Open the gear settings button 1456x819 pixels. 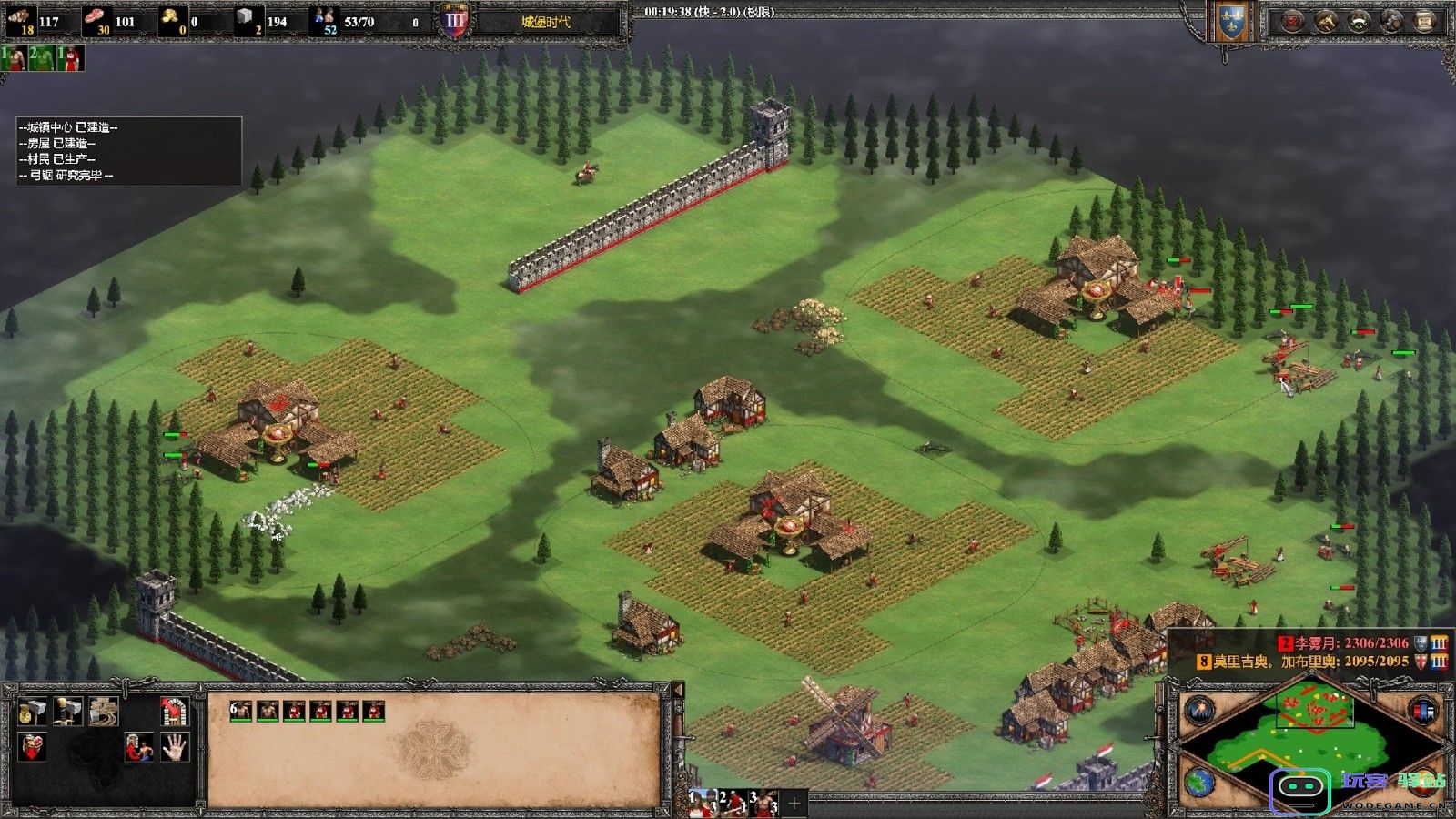tap(1391, 22)
